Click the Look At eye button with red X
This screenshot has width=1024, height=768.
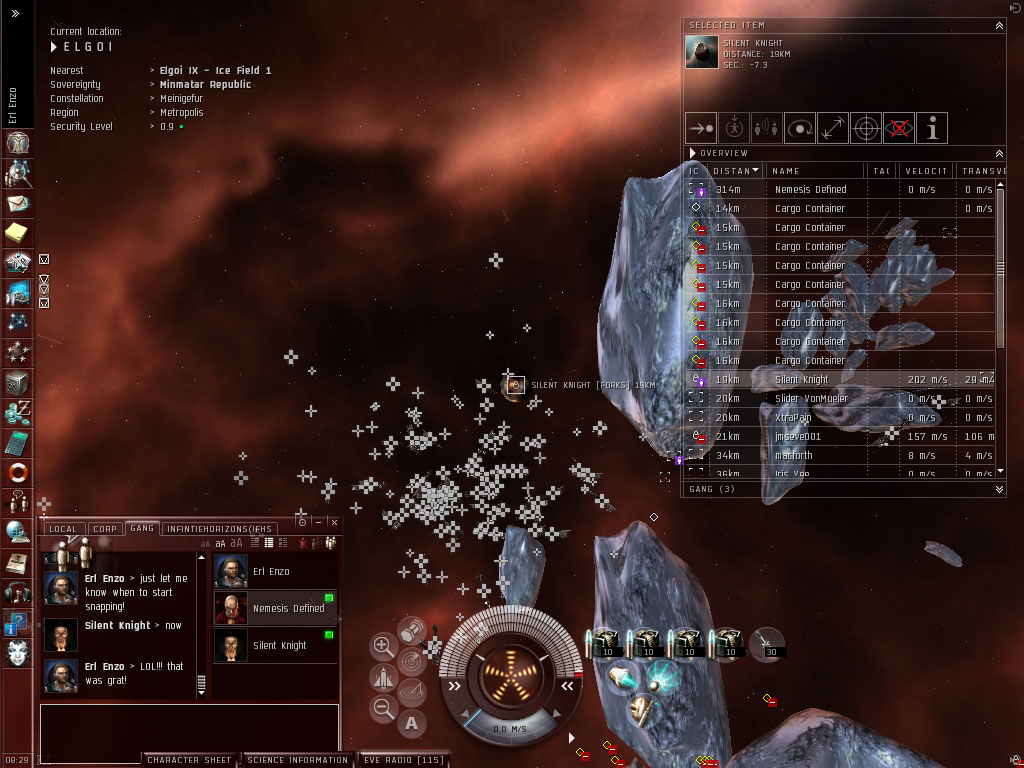(x=899, y=128)
